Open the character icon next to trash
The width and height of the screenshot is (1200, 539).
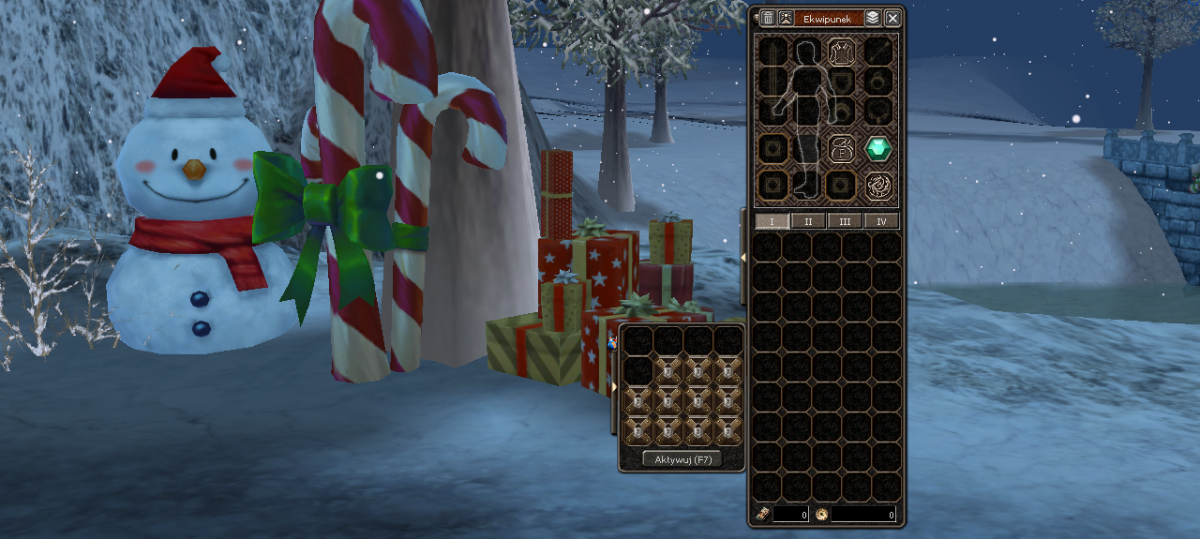point(786,18)
